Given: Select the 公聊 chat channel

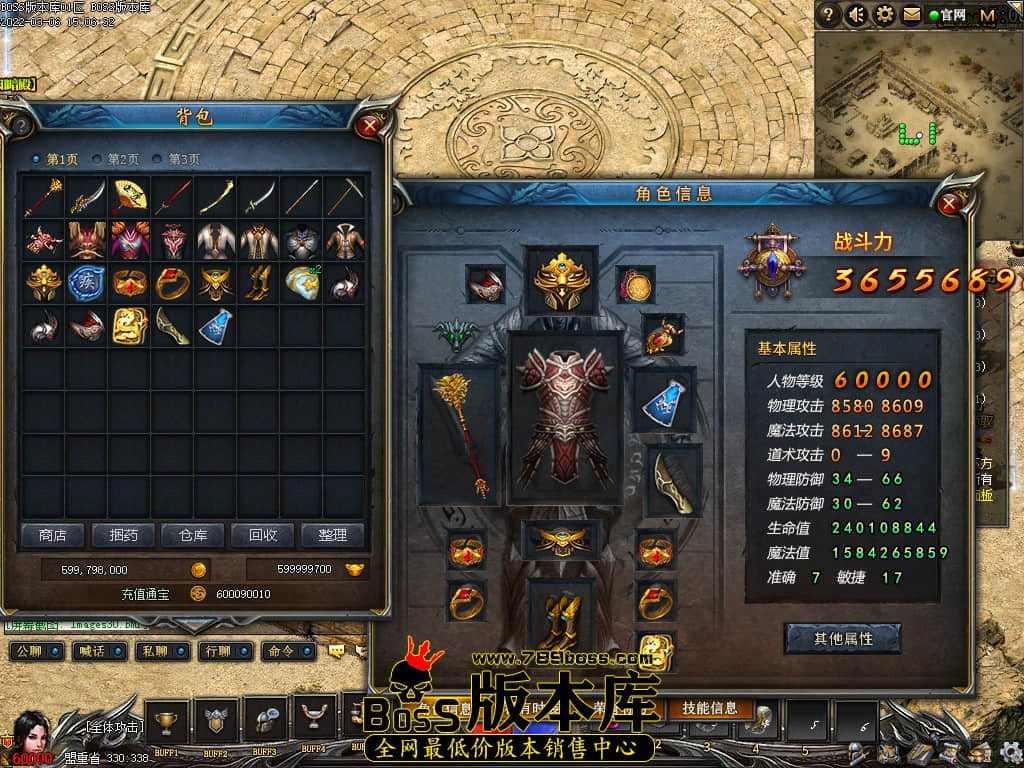Looking at the screenshot, I should point(36,651).
